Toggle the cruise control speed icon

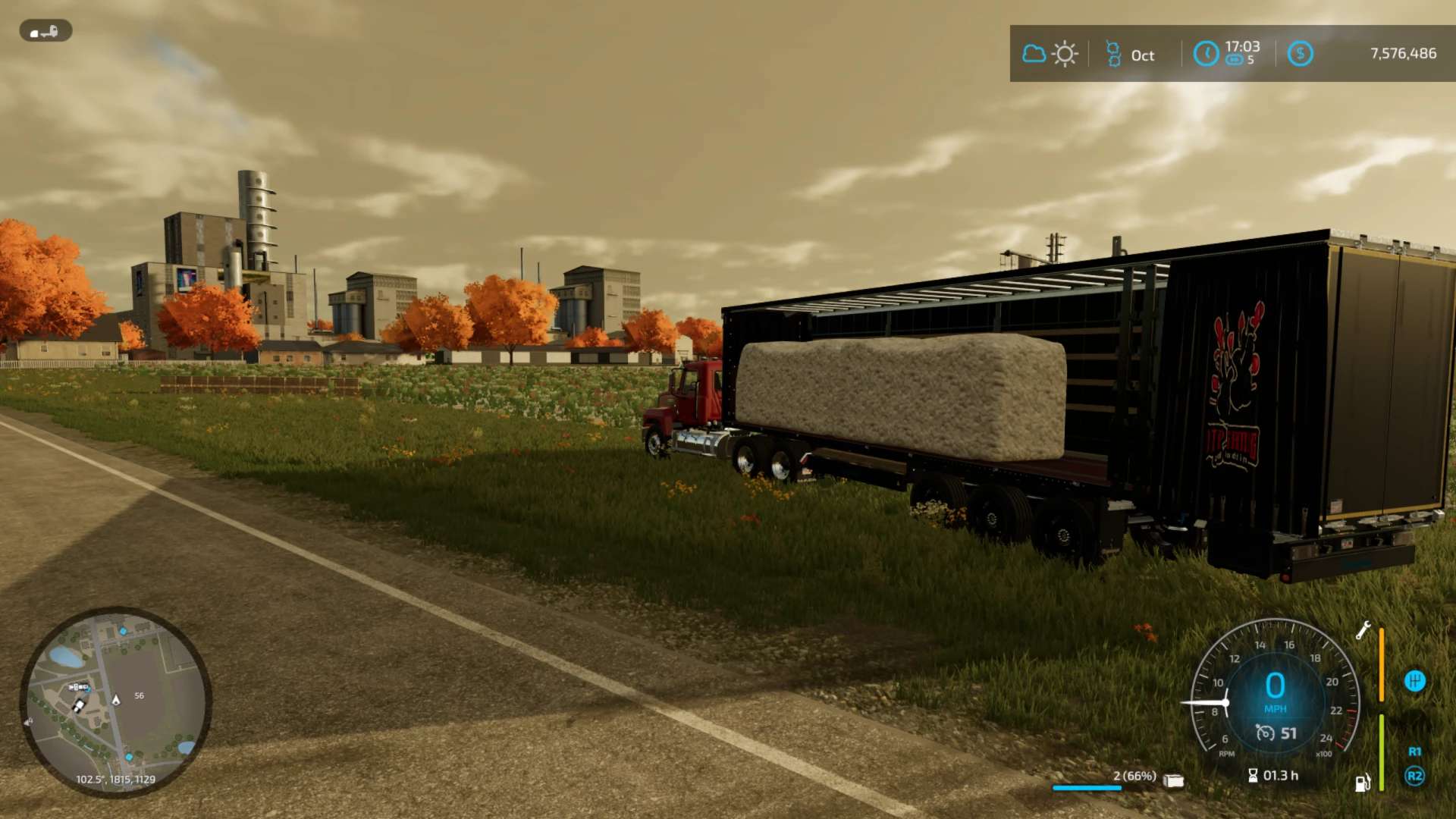click(x=1265, y=733)
